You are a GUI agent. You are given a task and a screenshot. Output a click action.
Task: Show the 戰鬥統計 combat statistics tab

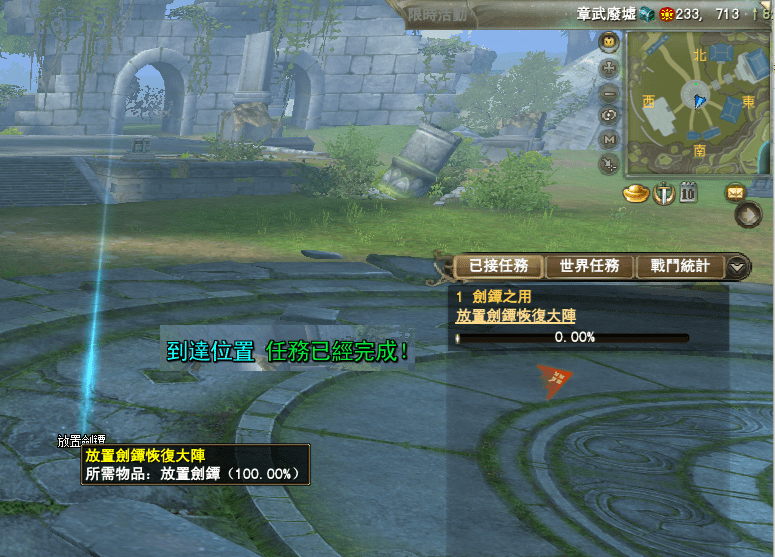pos(679,266)
